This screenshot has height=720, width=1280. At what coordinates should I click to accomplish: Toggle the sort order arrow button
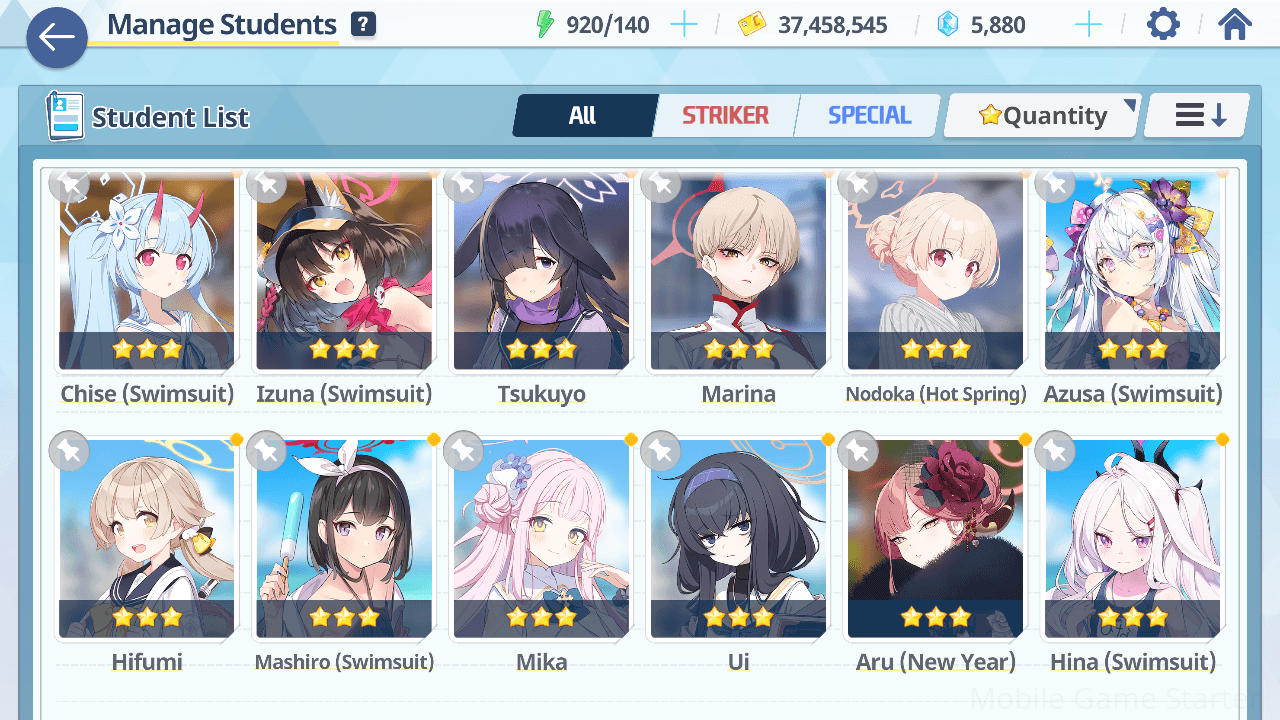[1199, 116]
